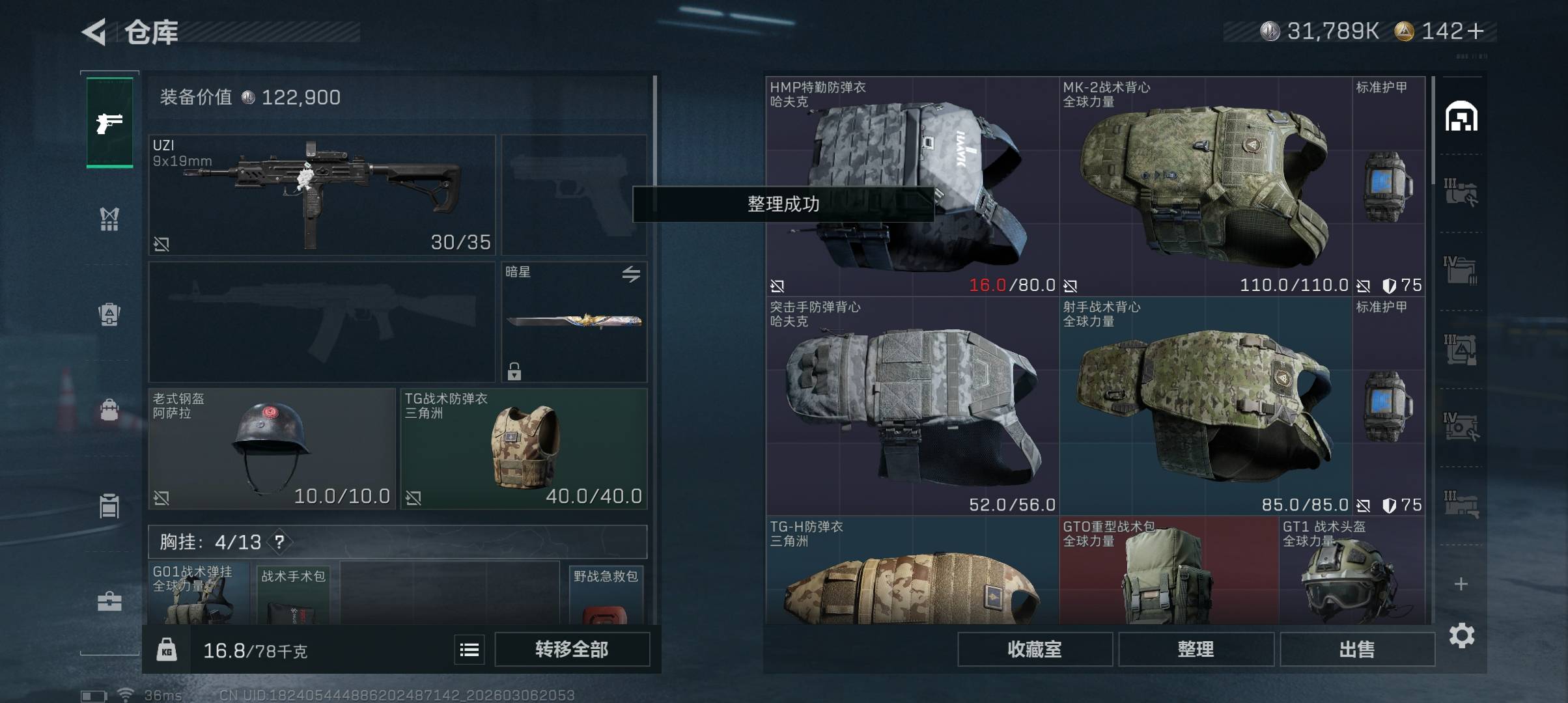
Task: Switch to the pistol weapons tab
Action: pyautogui.click(x=109, y=122)
